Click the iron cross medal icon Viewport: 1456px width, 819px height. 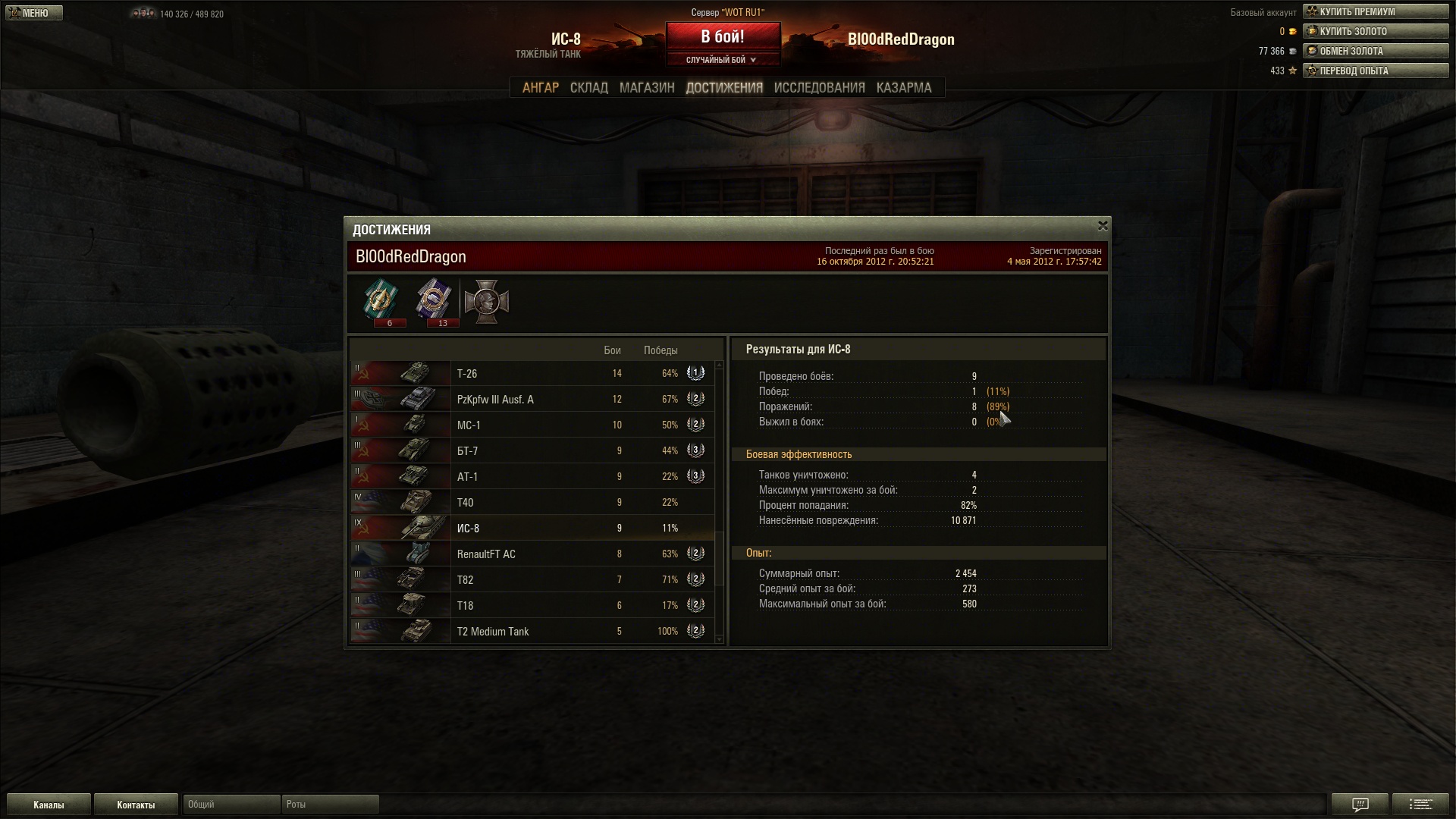pyautogui.click(x=486, y=301)
